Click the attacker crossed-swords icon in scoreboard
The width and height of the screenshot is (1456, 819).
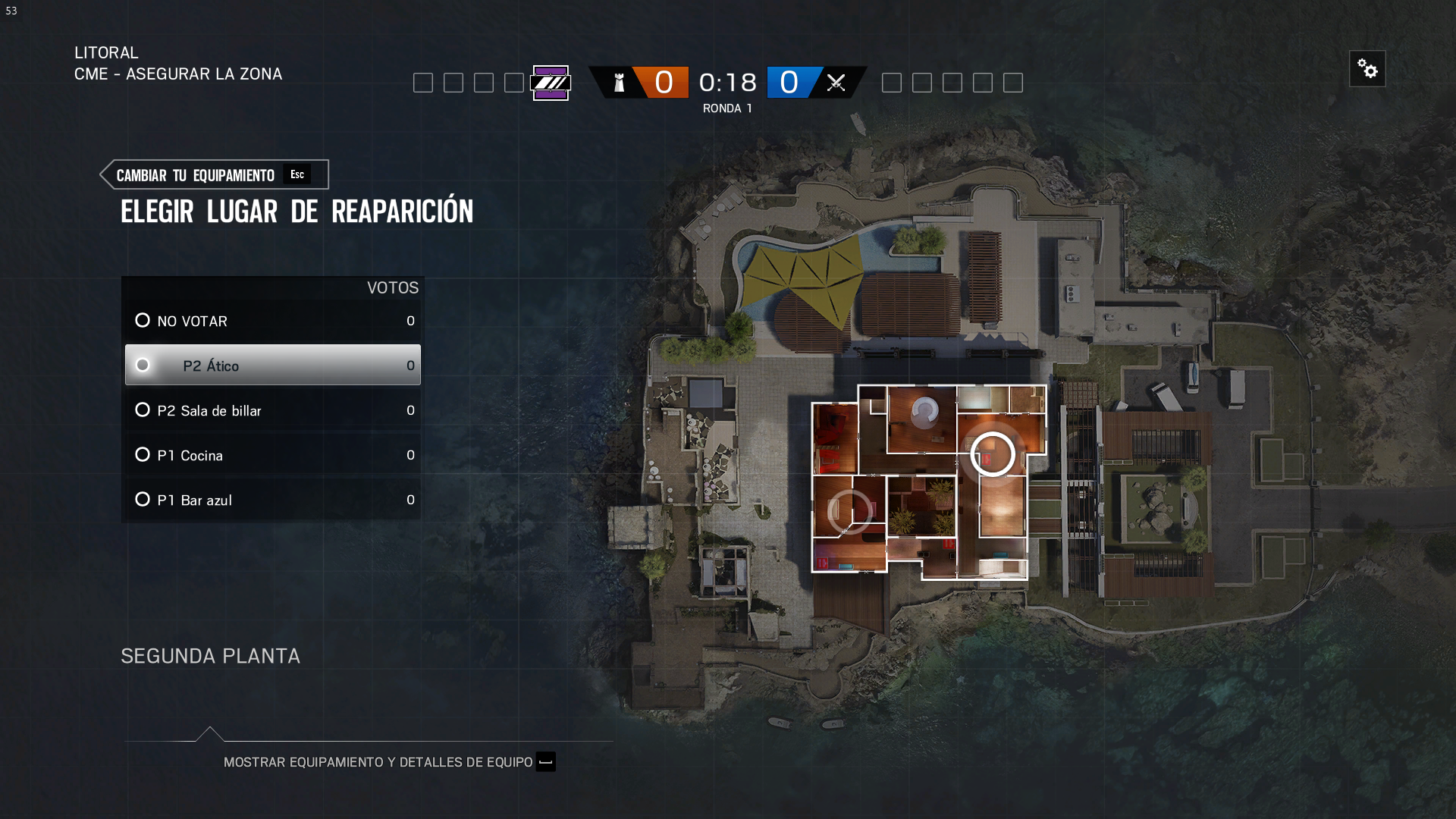click(x=836, y=83)
